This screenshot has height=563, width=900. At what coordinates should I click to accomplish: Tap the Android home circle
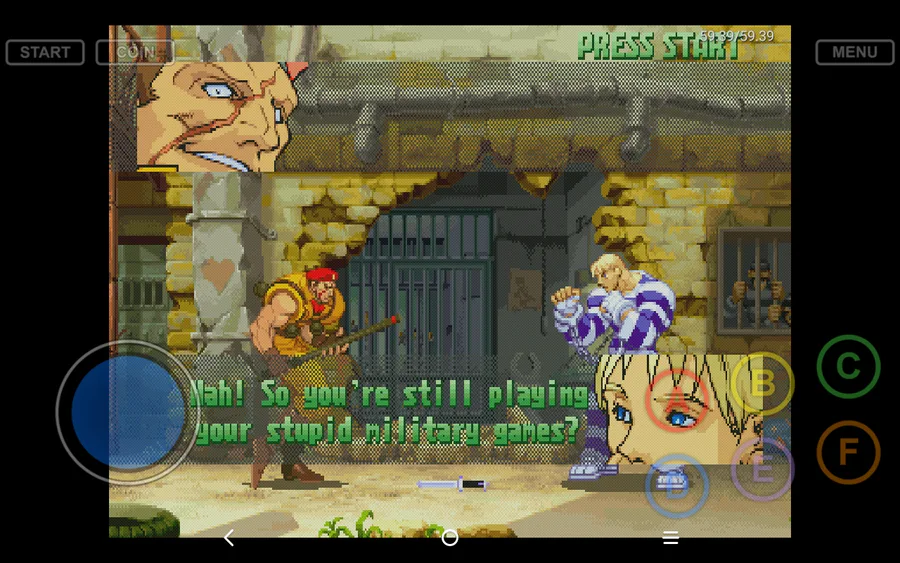point(450,538)
